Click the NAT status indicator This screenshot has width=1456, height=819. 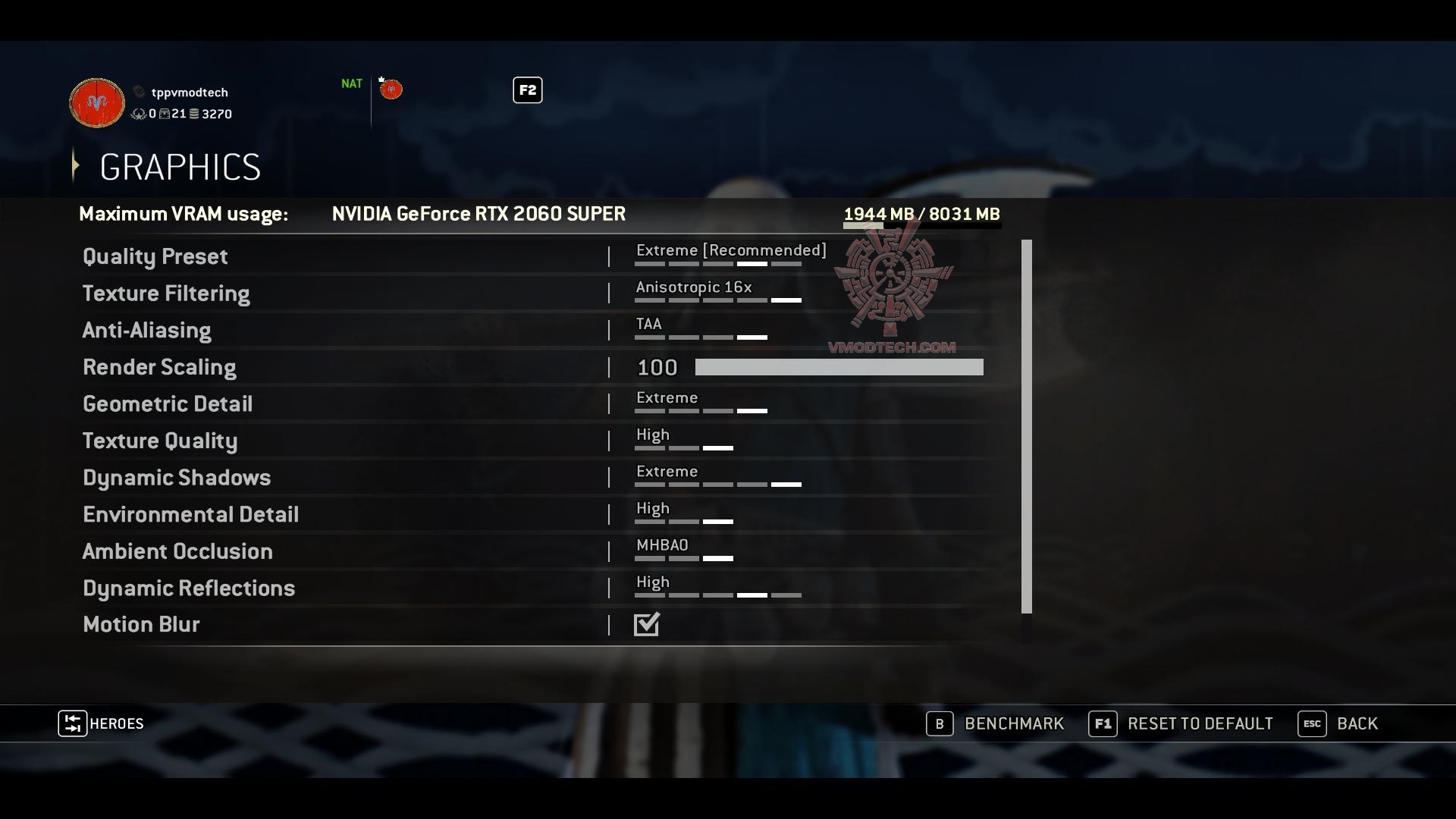click(x=351, y=83)
